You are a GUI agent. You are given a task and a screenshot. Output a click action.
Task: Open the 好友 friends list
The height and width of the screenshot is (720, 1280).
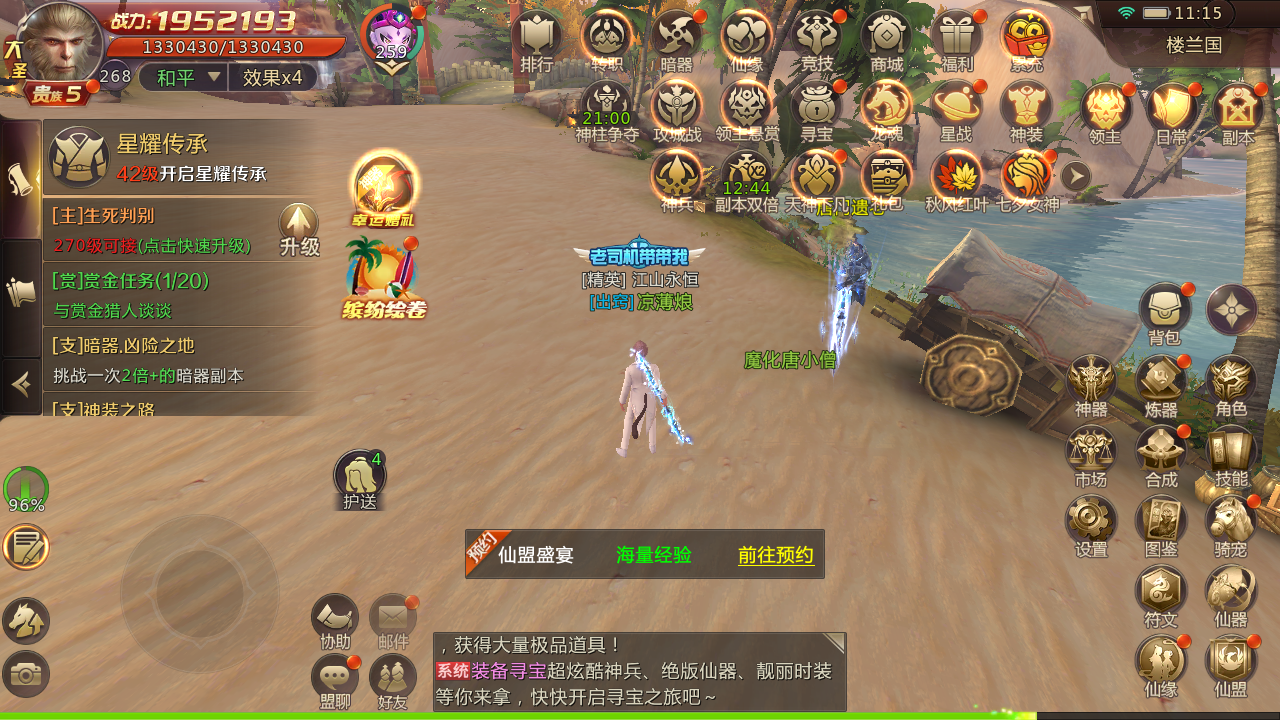[393, 677]
